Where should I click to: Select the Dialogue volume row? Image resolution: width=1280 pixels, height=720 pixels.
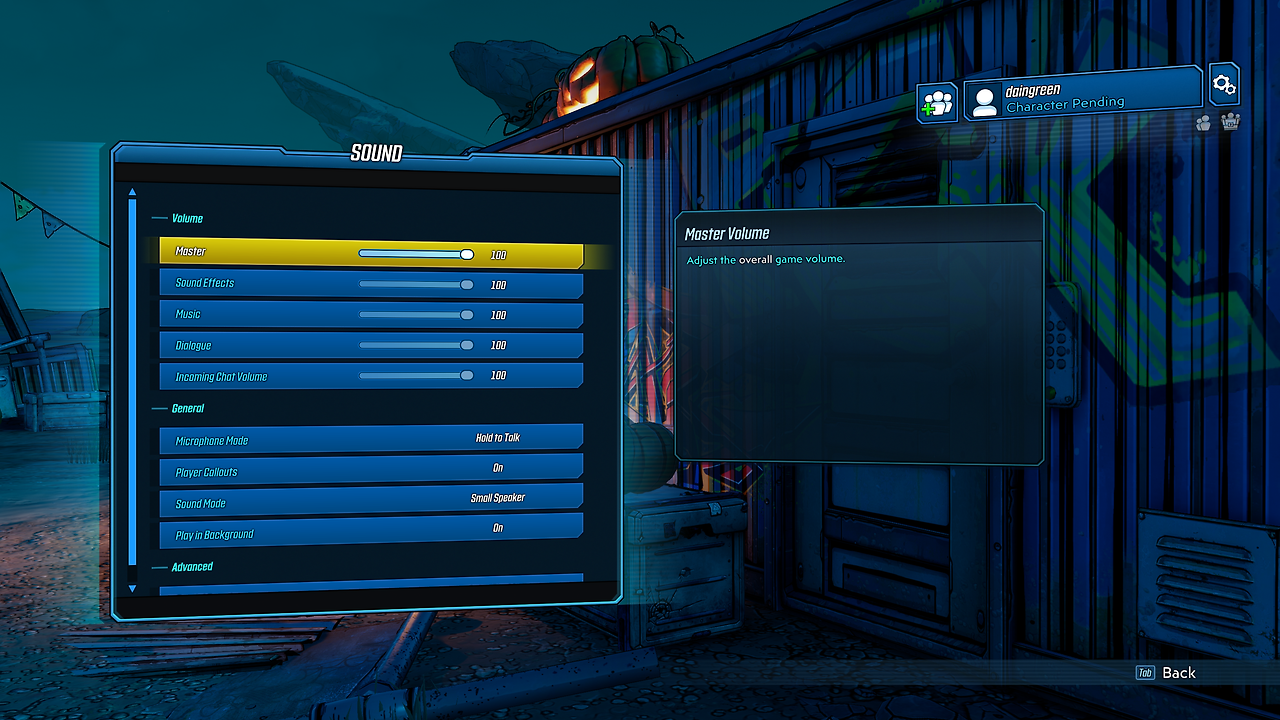coord(370,345)
